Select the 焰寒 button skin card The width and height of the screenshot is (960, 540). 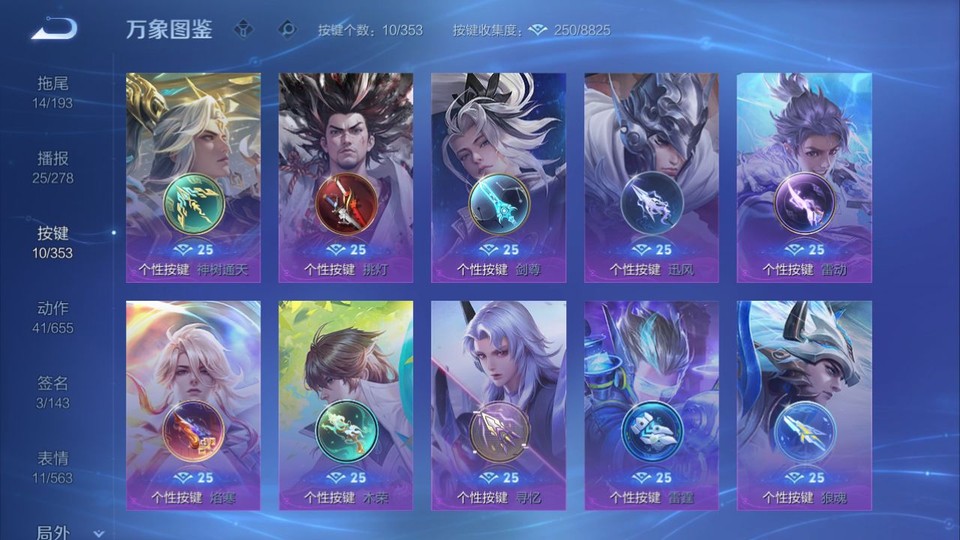tap(194, 405)
